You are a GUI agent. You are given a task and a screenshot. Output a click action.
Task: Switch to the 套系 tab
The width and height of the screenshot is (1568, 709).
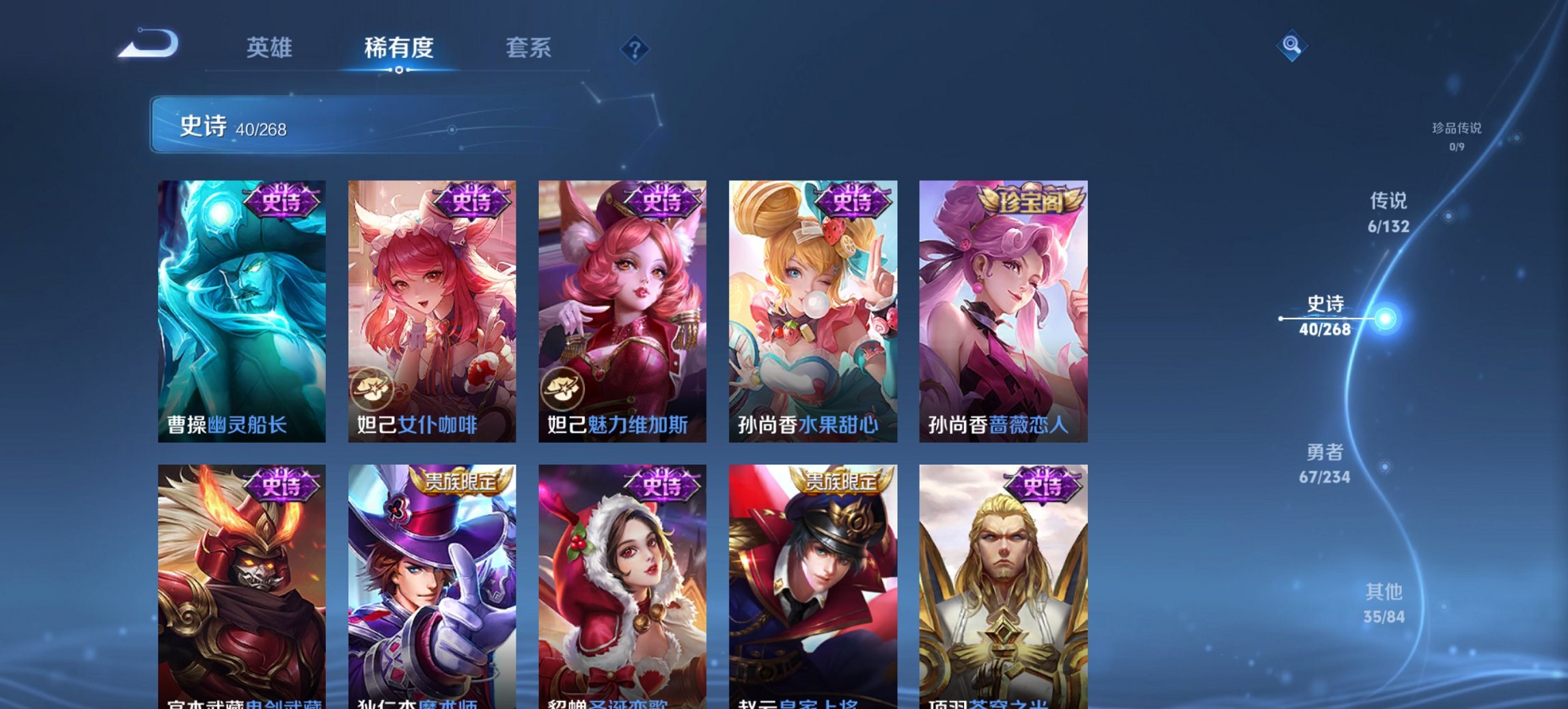pos(528,49)
